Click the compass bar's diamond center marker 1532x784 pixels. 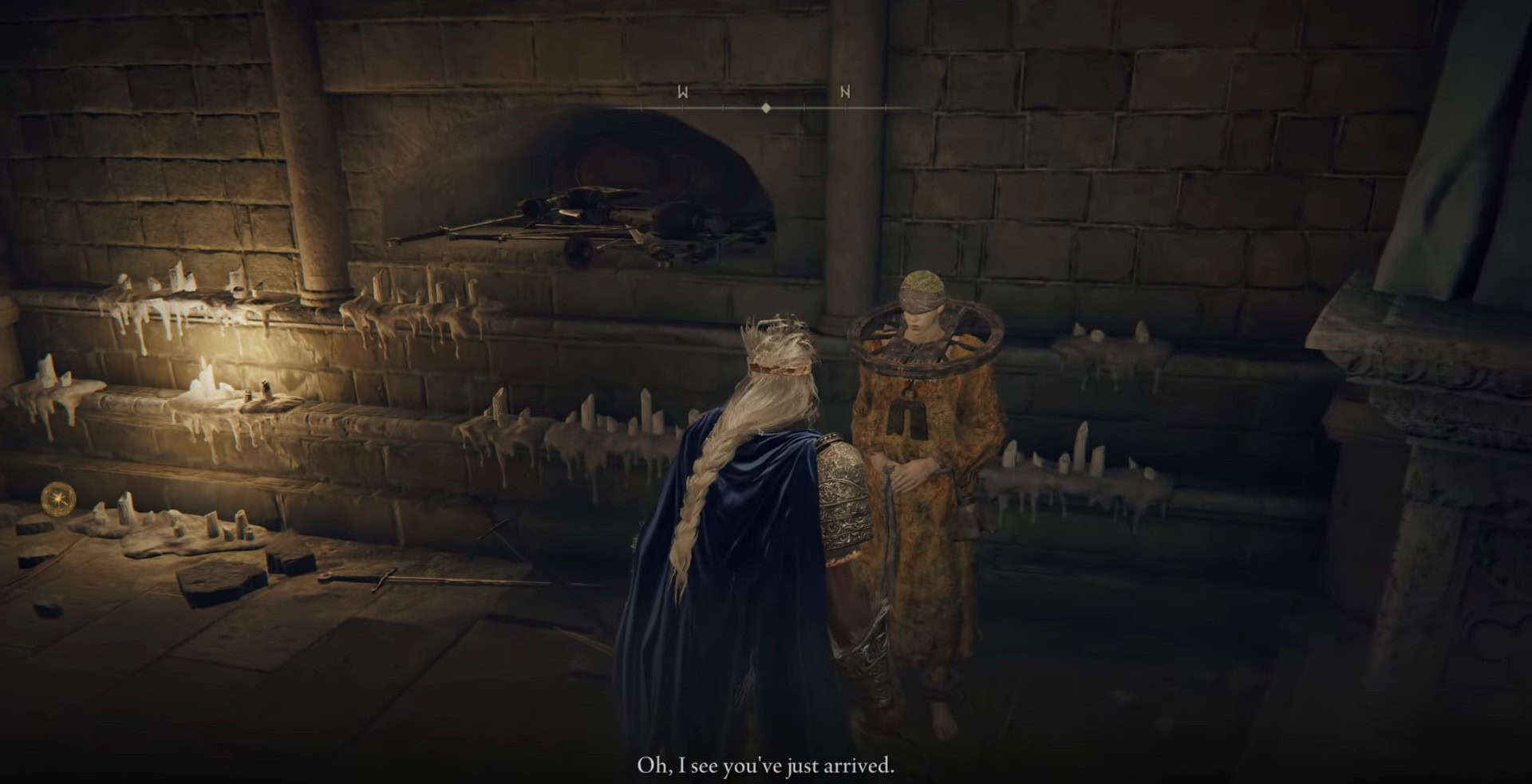pos(766,107)
